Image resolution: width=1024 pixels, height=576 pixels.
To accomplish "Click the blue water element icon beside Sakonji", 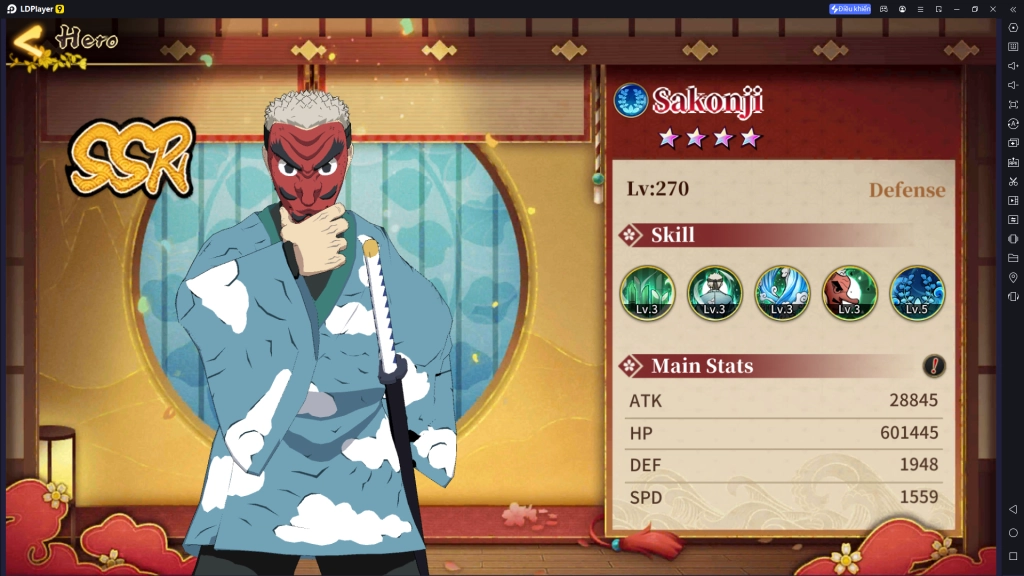I will (x=631, y=100).
